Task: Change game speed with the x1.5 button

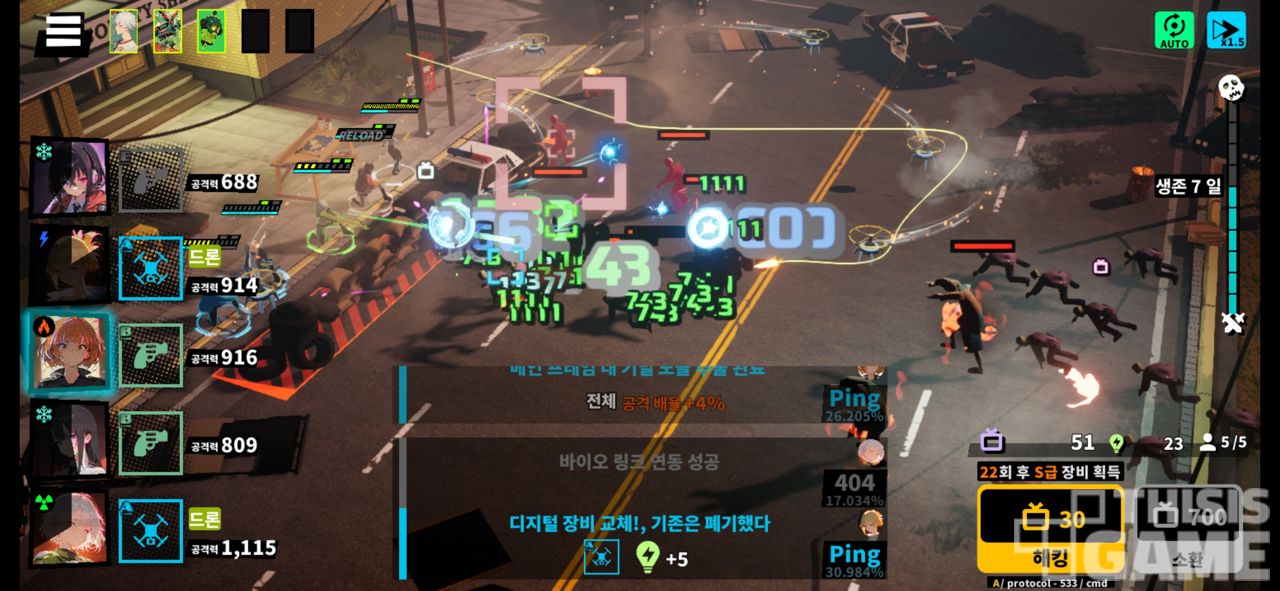Action: pos(1226,31)
